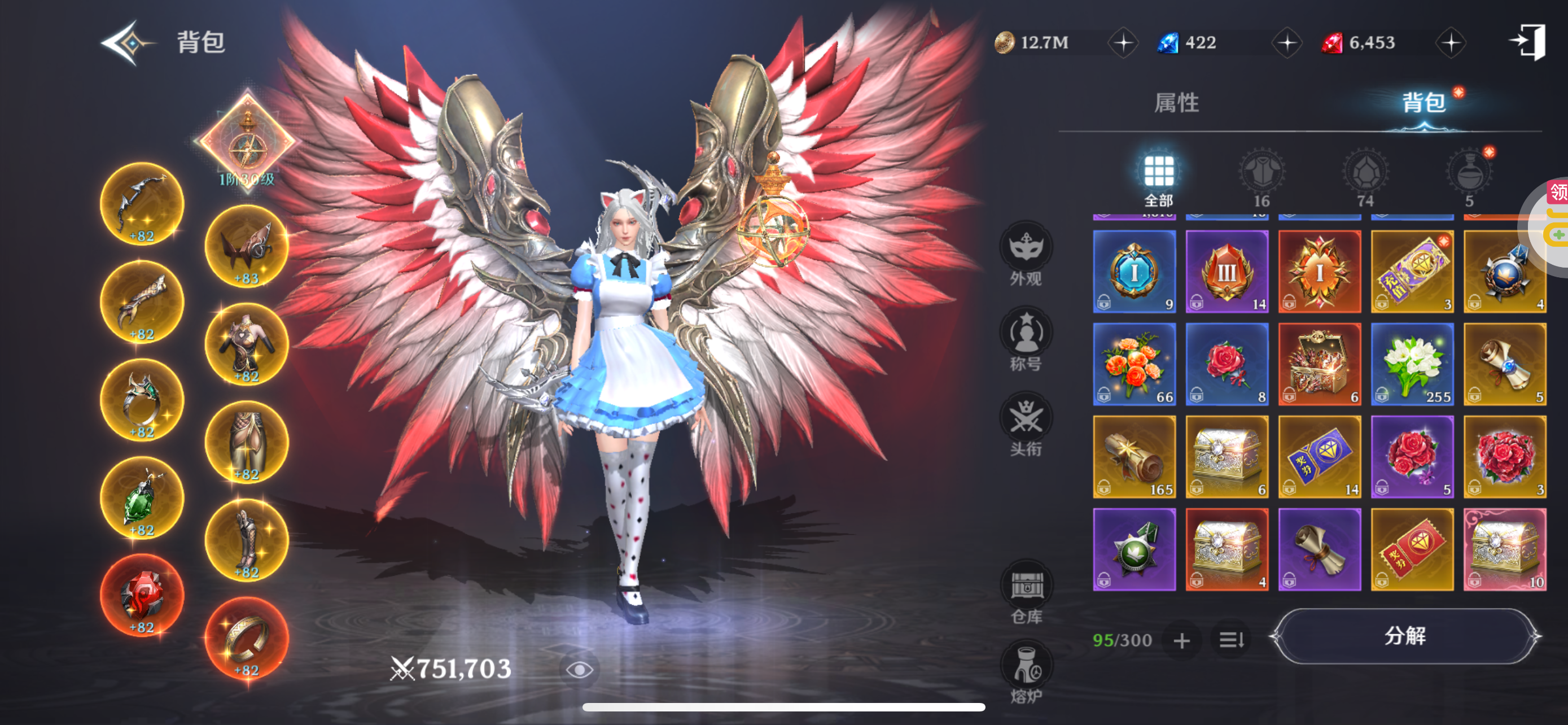Viewport: 1568px width, 725px height.
Task: Select the equipped green gem pendant slot
Action: coord(142,499)
